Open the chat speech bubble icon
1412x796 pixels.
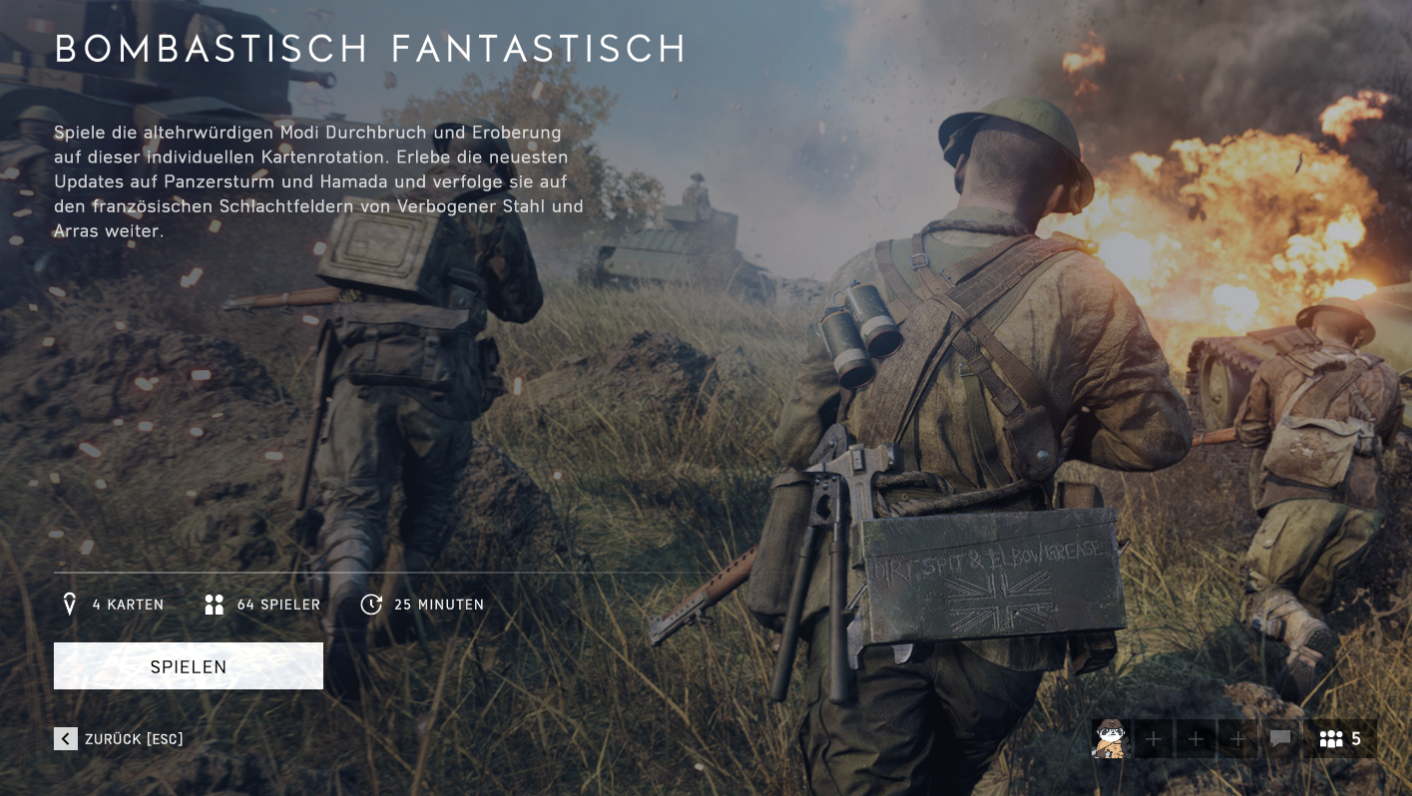point(1279,739)
